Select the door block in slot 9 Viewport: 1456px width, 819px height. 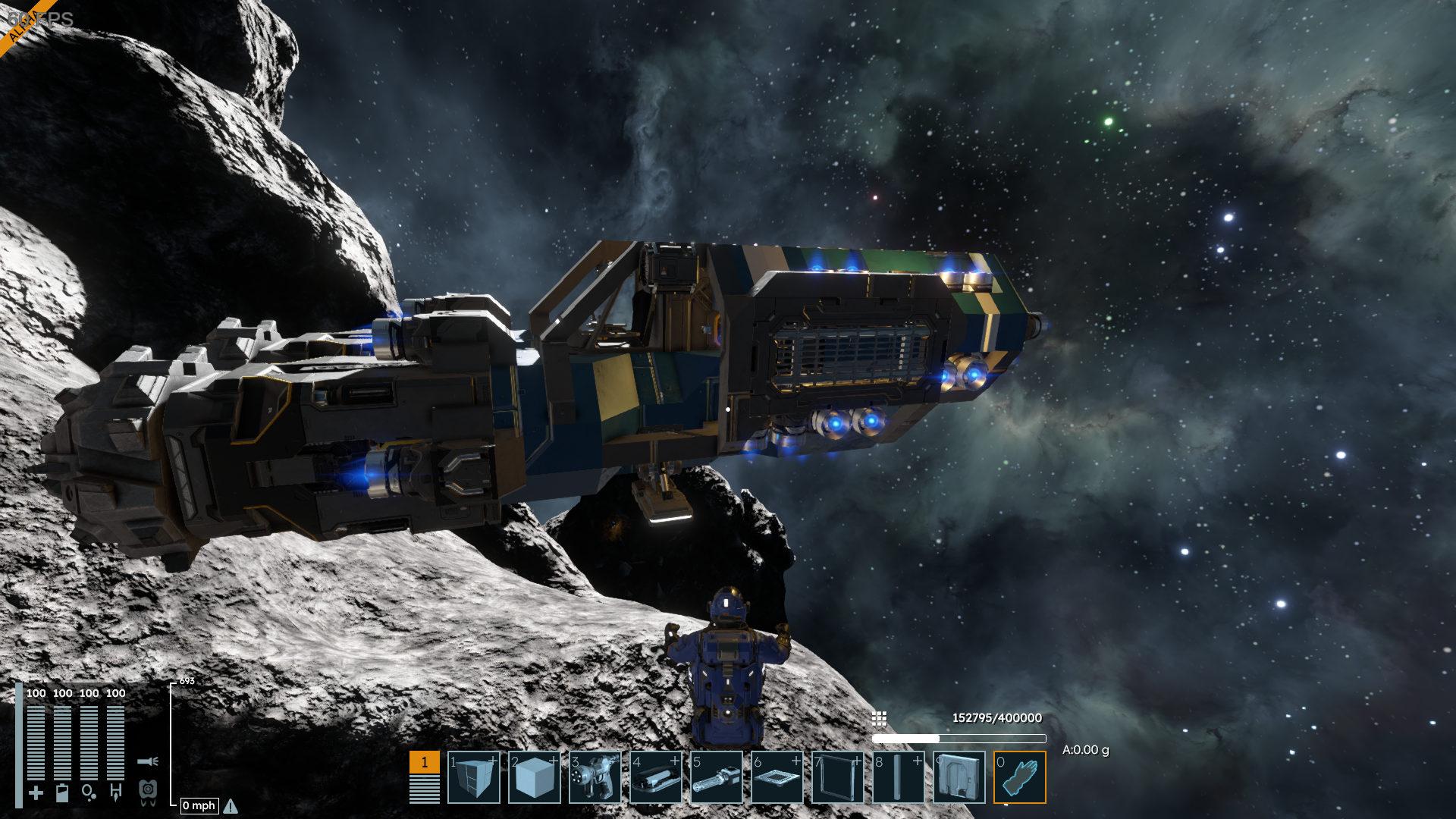pyautogui.click(x=959, y=777)
